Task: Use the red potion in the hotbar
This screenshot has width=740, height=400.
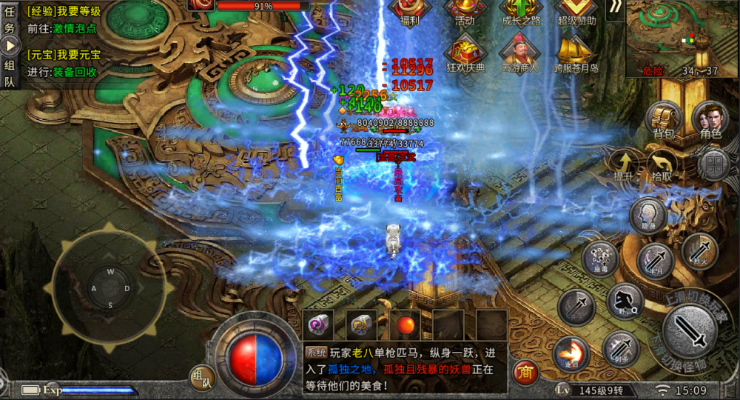Action: 406,324
